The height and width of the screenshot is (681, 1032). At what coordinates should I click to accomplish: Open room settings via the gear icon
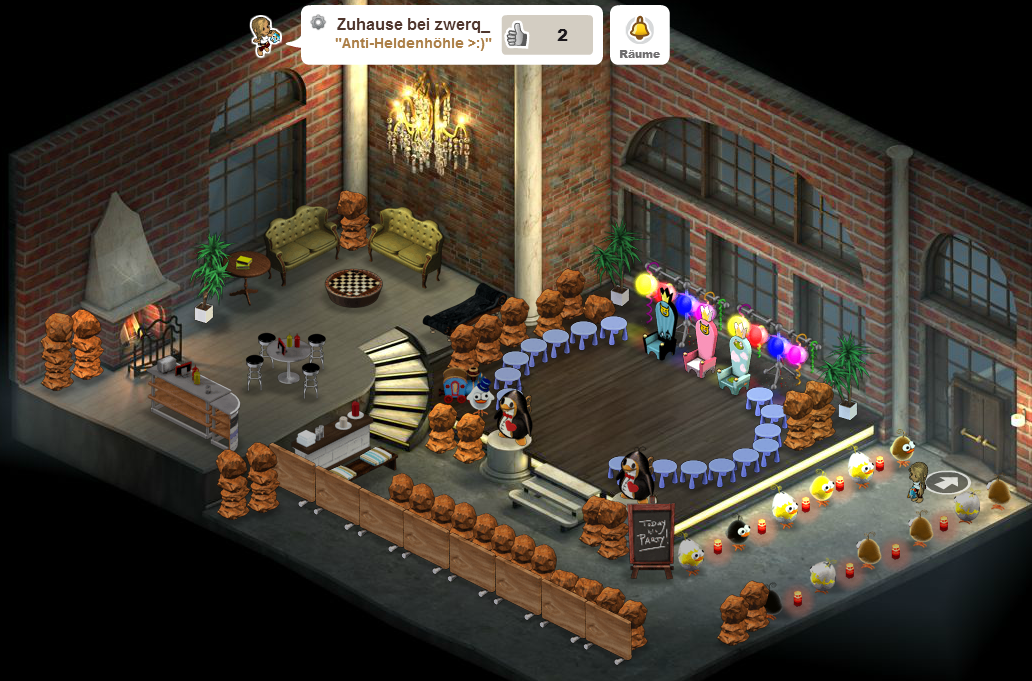point(318,23)
